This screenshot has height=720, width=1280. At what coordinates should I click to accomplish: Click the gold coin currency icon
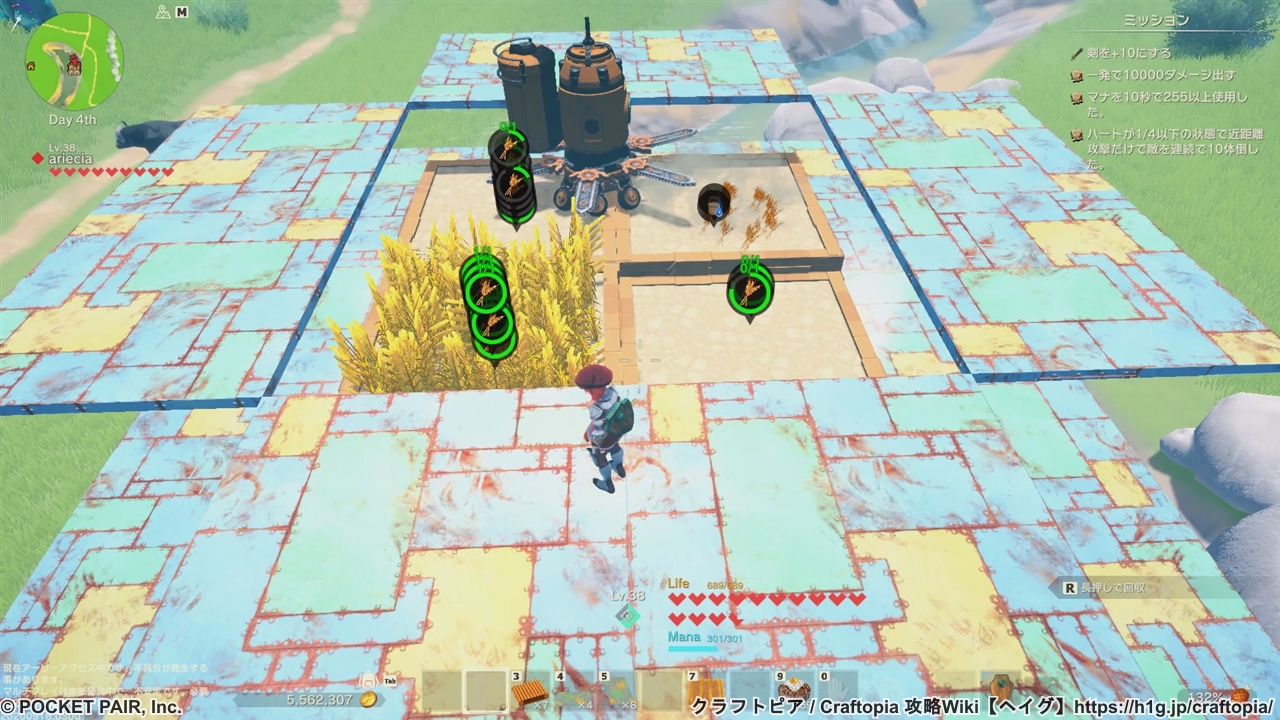(368, 700)
